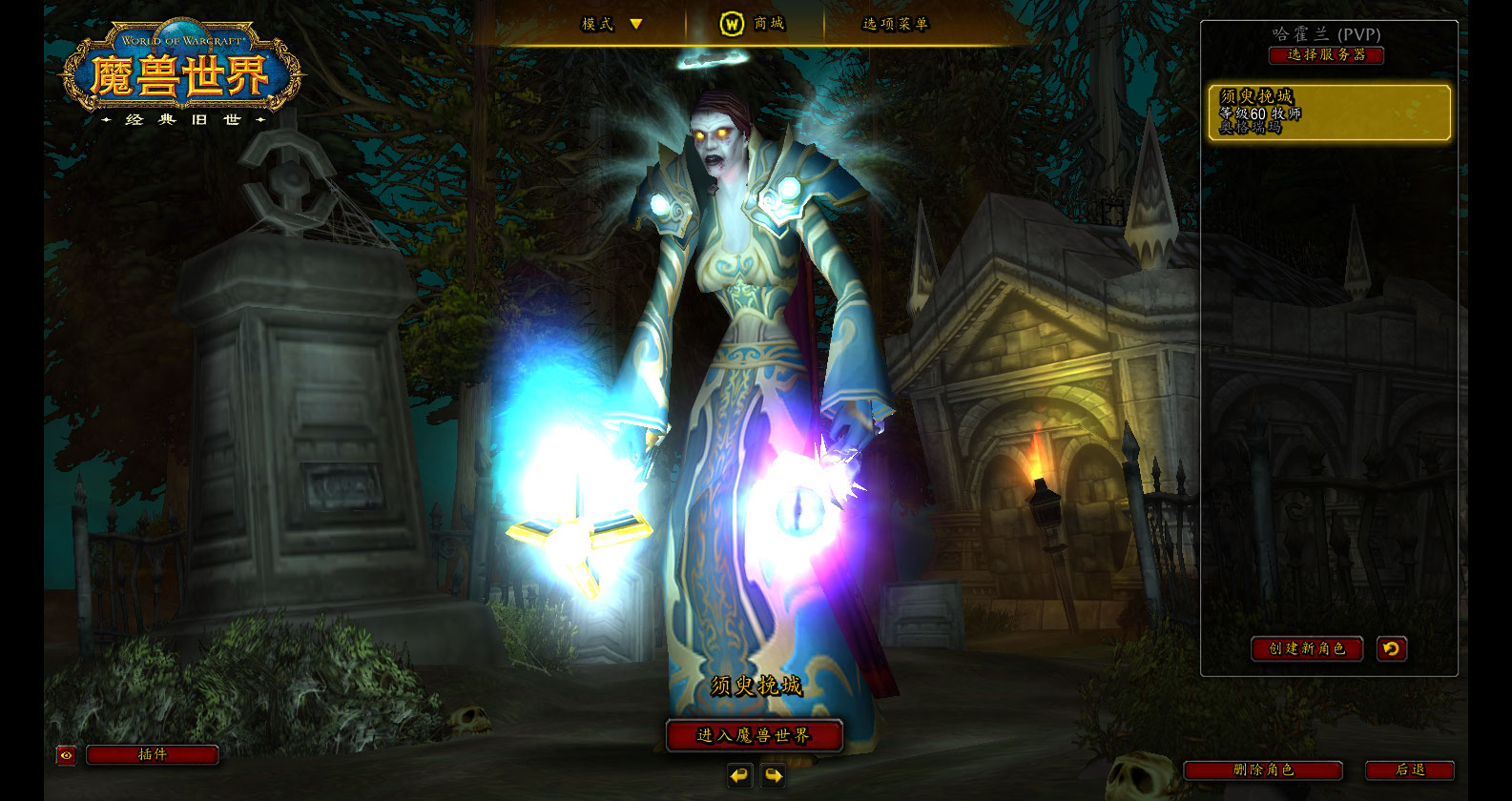Open the 商城 shop

[x=754, y=24]
